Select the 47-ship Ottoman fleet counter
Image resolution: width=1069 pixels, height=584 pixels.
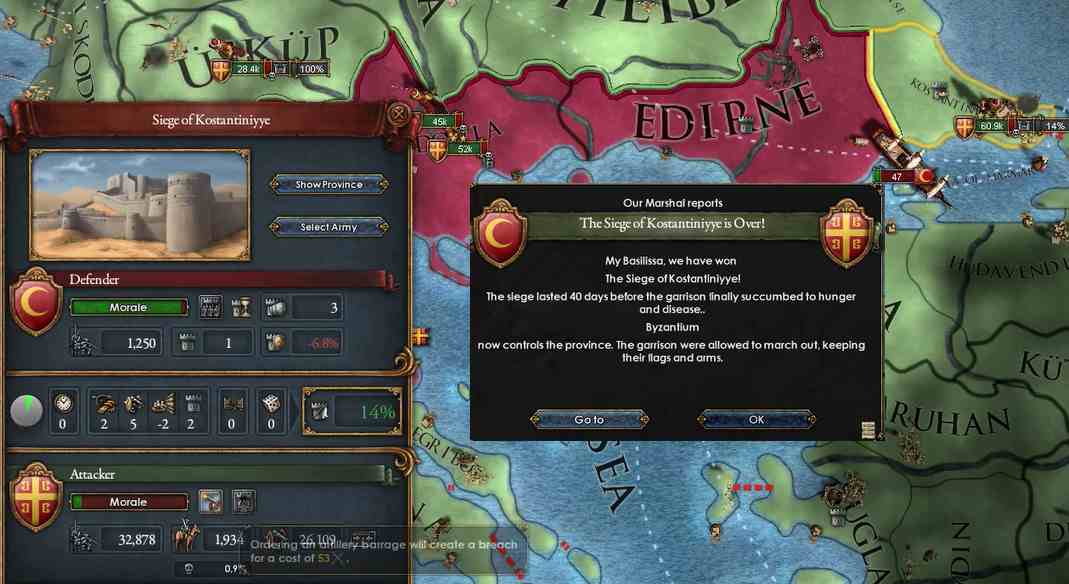[897, 176]
